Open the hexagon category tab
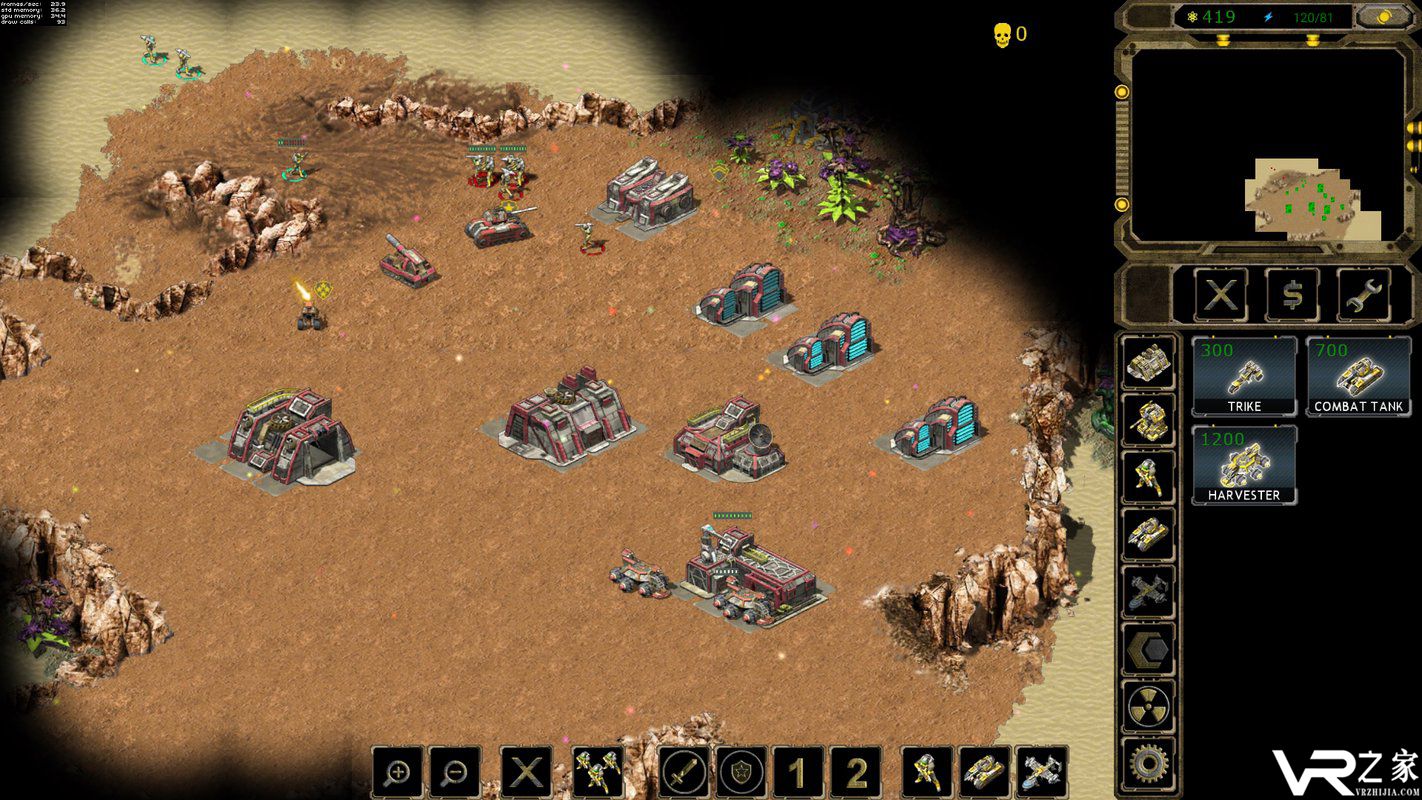Screen dimensions: 1422x800 point(1147,651)
